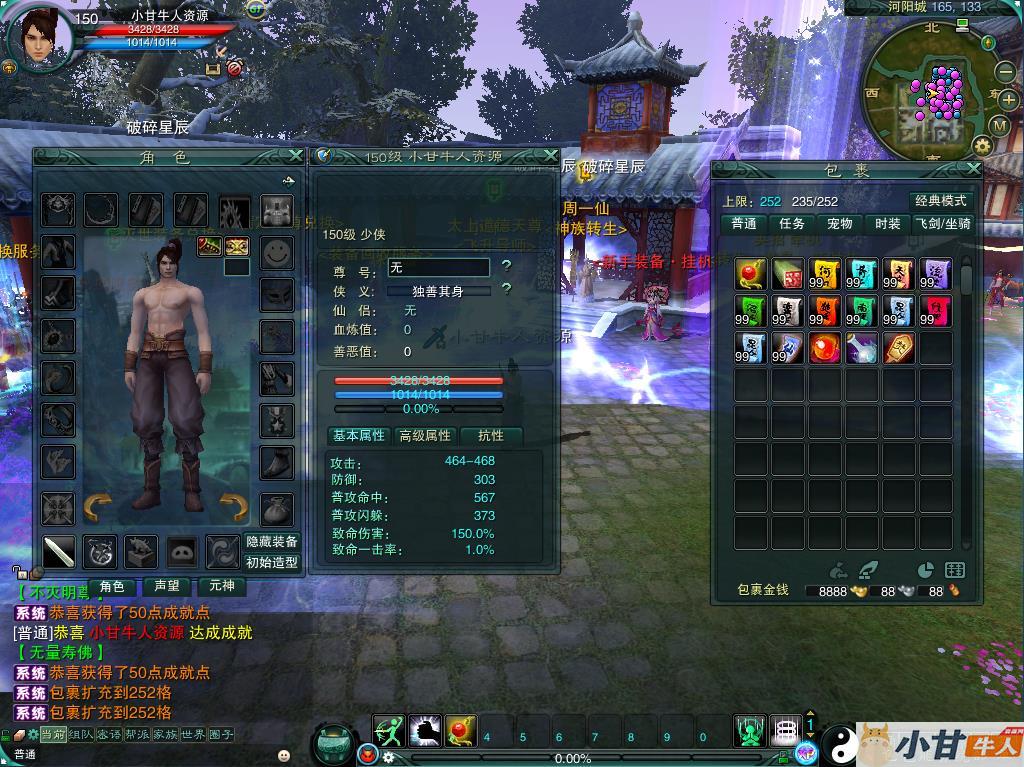The height and width of the screenshot is (767, 1024).
Task: Open the 时装 fashion bag tab
Action: [x=887, y=224]
